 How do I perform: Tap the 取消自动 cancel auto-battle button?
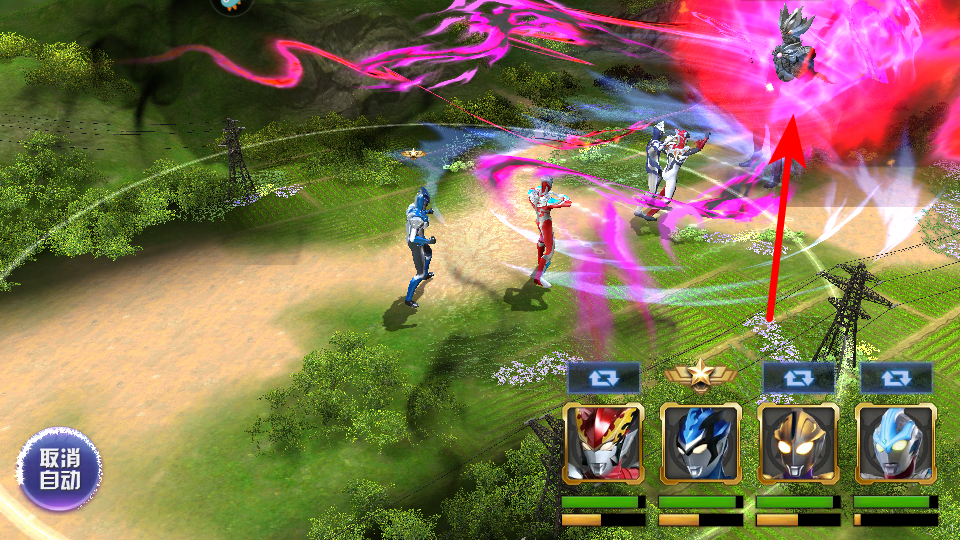click(x=58, y=469)
